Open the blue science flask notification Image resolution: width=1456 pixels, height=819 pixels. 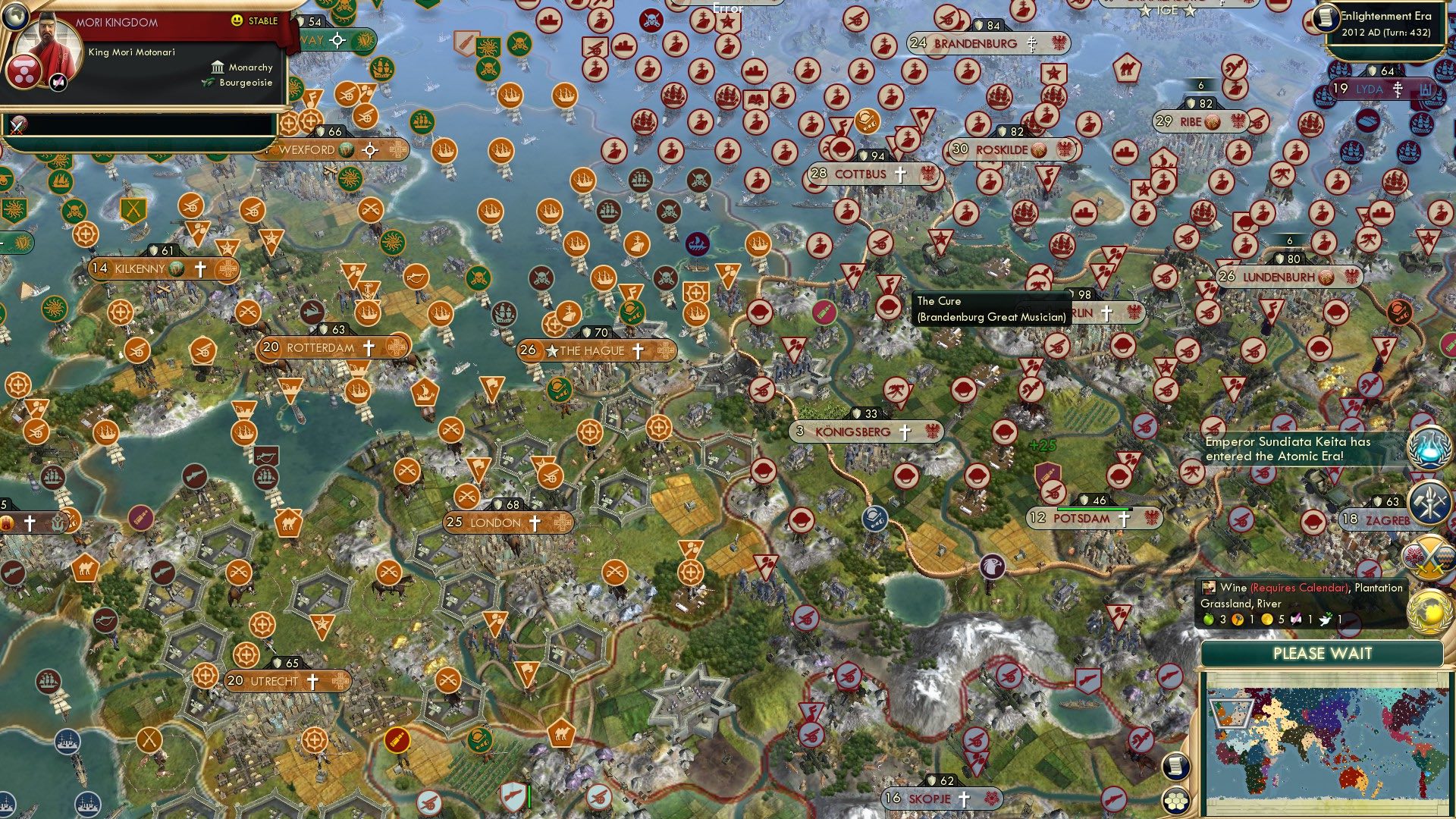click(x=1429, y=449)
